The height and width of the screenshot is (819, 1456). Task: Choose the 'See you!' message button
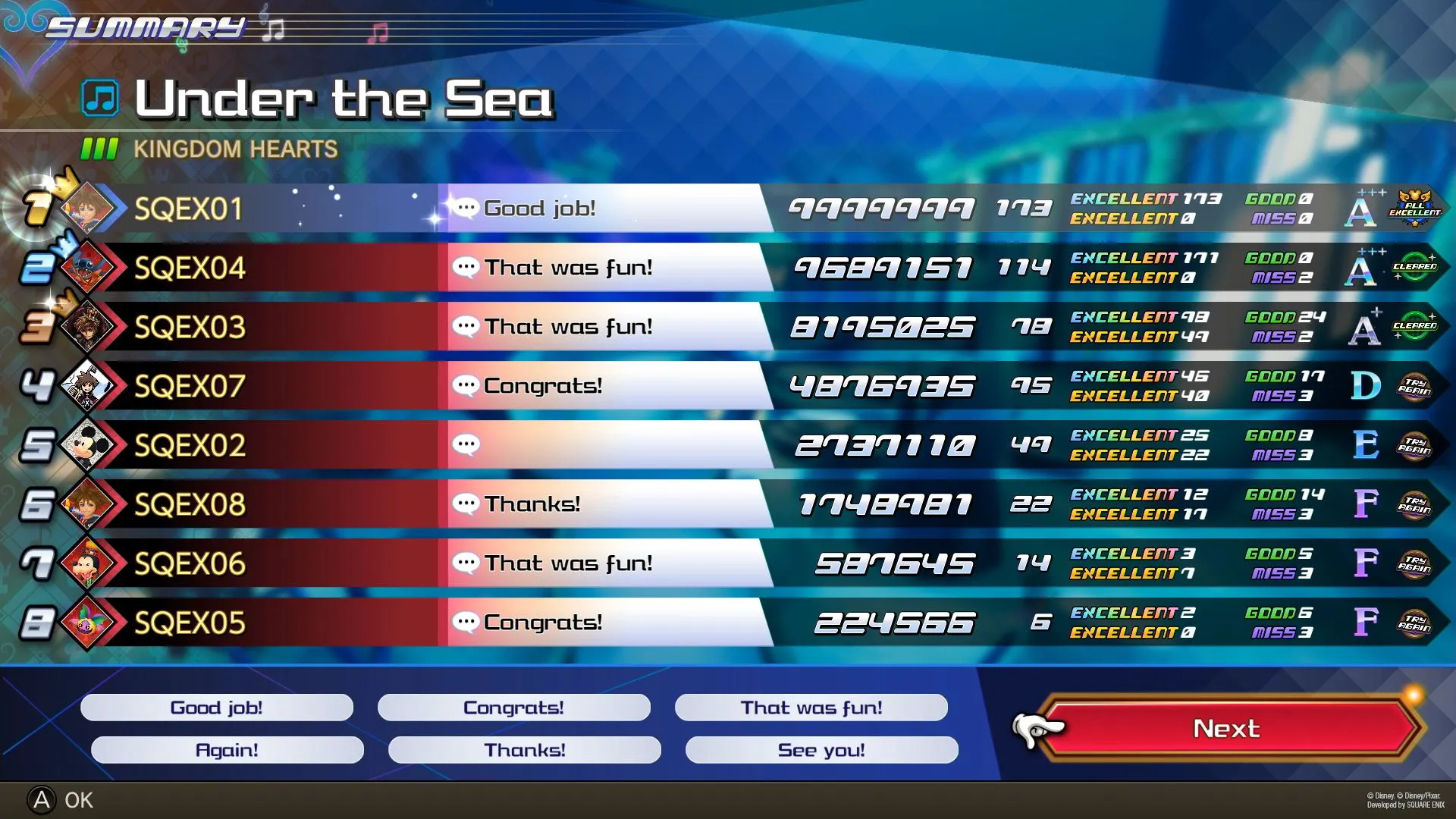pos(821,750)
